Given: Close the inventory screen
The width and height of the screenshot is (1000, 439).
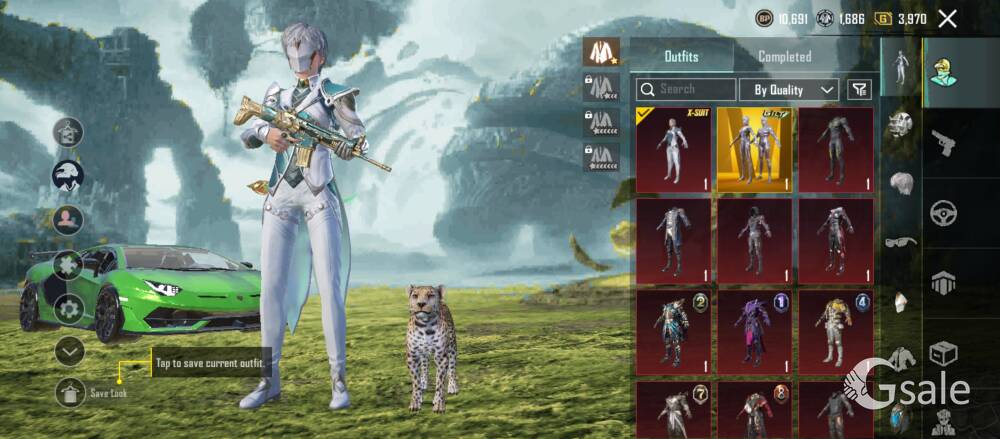Looking at the screenshot, I should 948,18.
